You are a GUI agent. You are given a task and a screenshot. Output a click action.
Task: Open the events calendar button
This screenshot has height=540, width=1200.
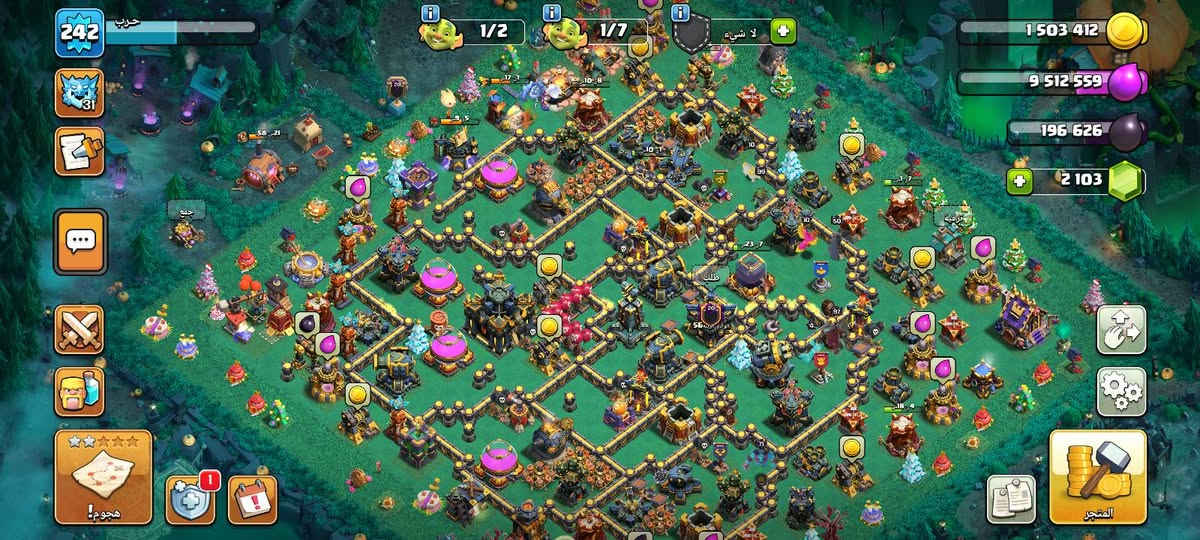[252, 500]
